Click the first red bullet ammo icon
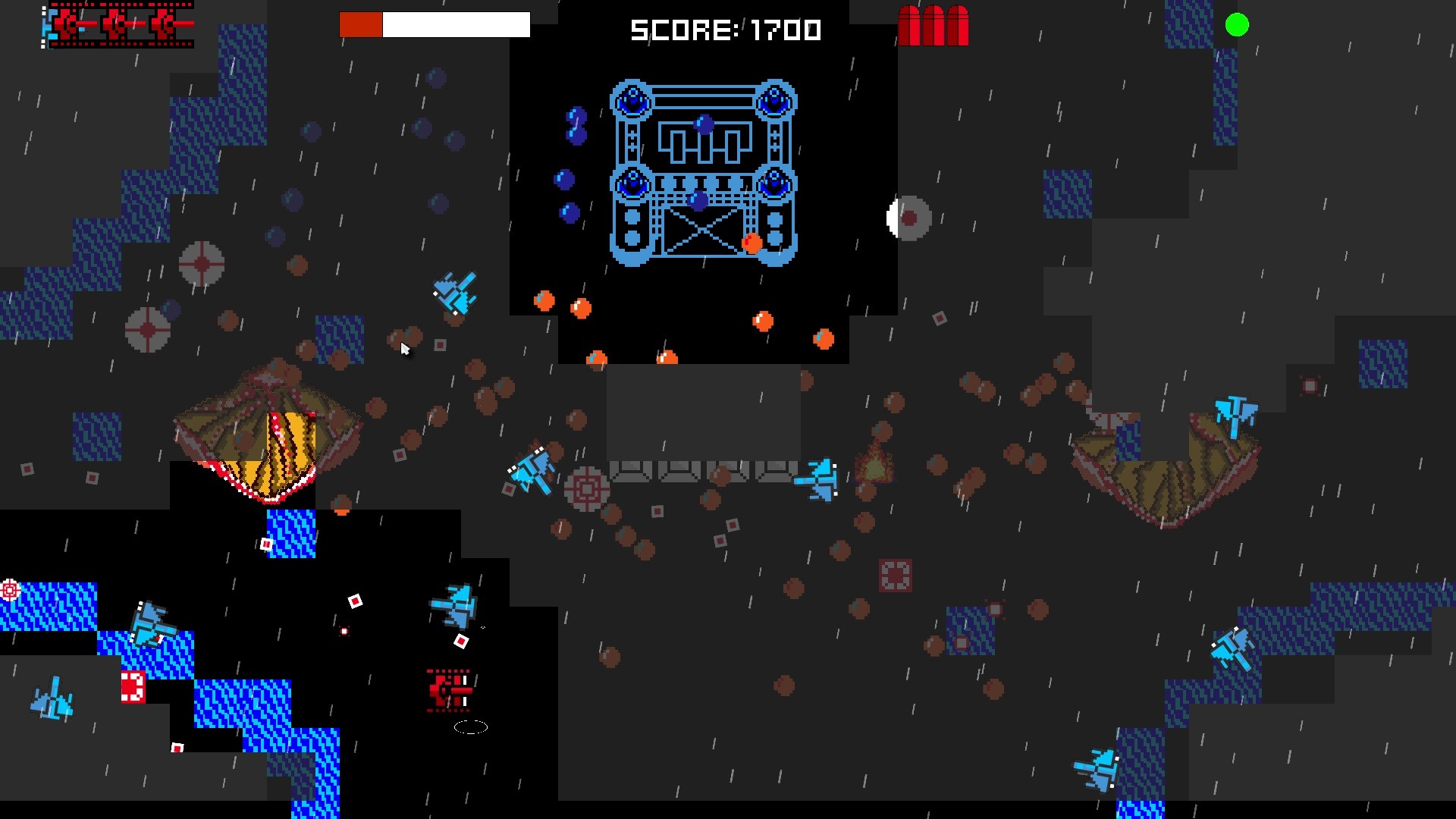1456x819 pixels. (x=910, y=25)
